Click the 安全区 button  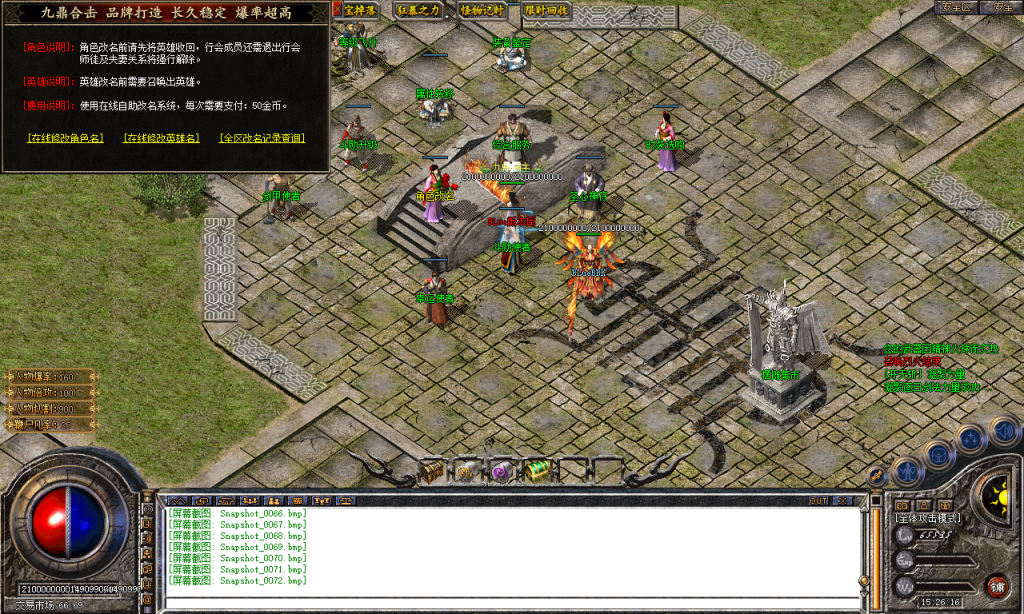click(x=957, y=7)
